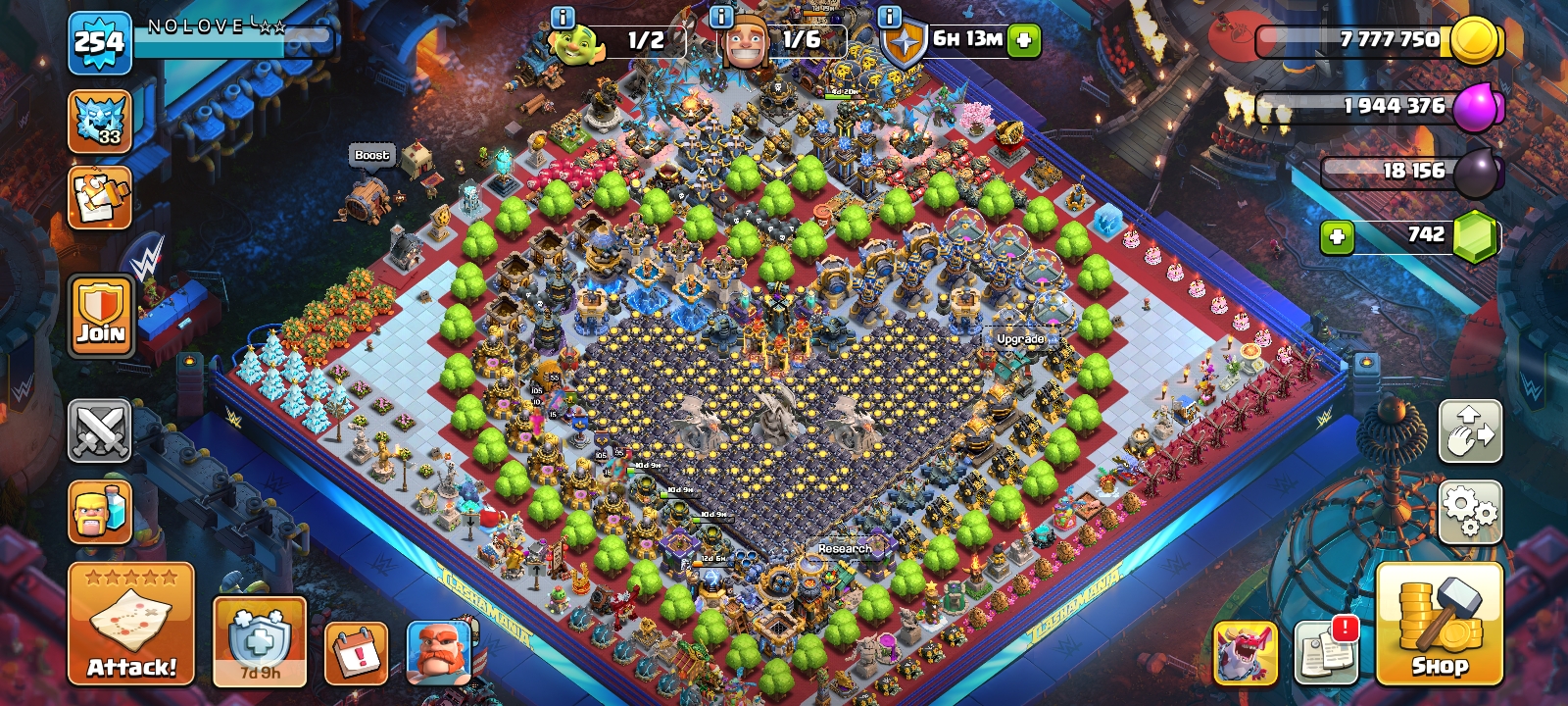Show builder info above the builder face
Image resolution: width=1568 pixels, height=706 pixels.
point(721,17)
